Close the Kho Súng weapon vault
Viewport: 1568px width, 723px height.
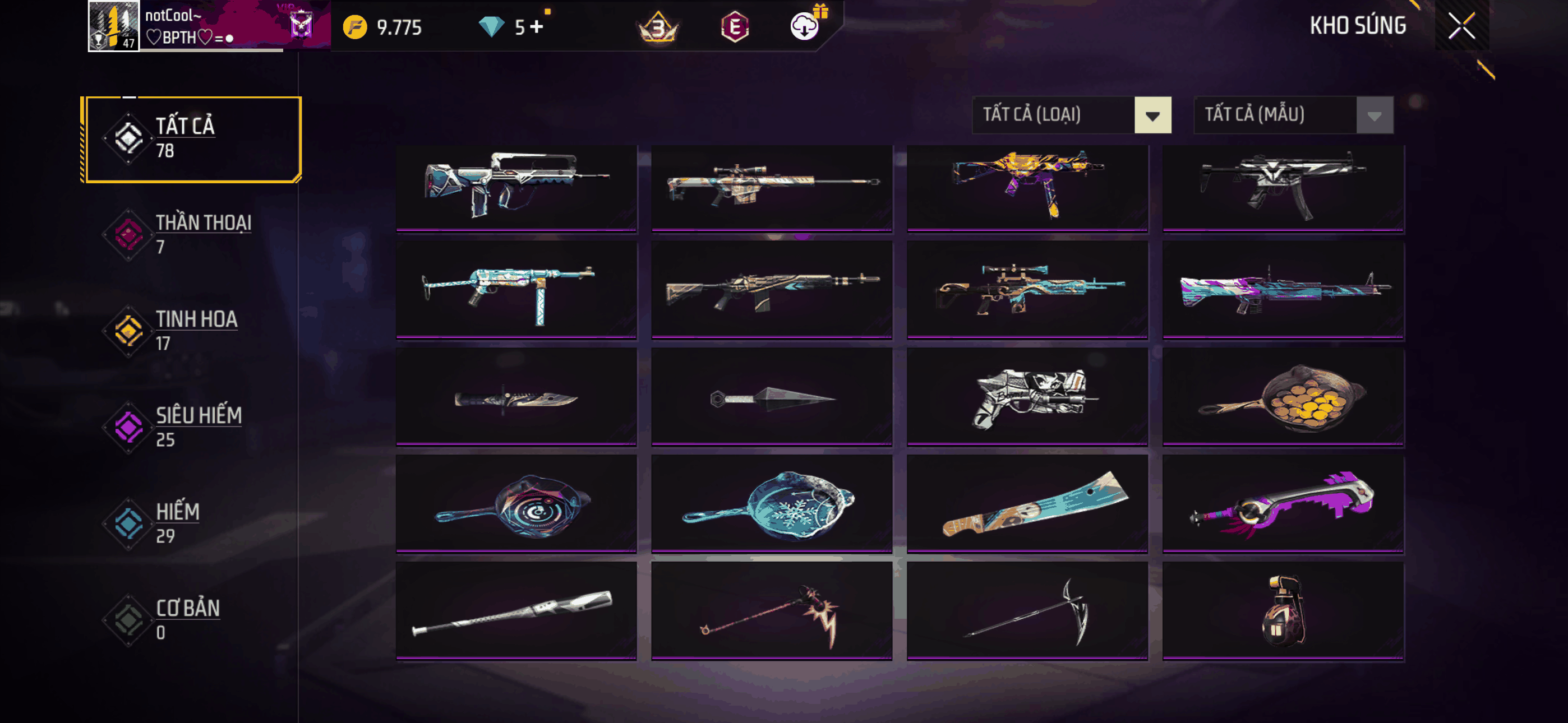(1461, 26)
